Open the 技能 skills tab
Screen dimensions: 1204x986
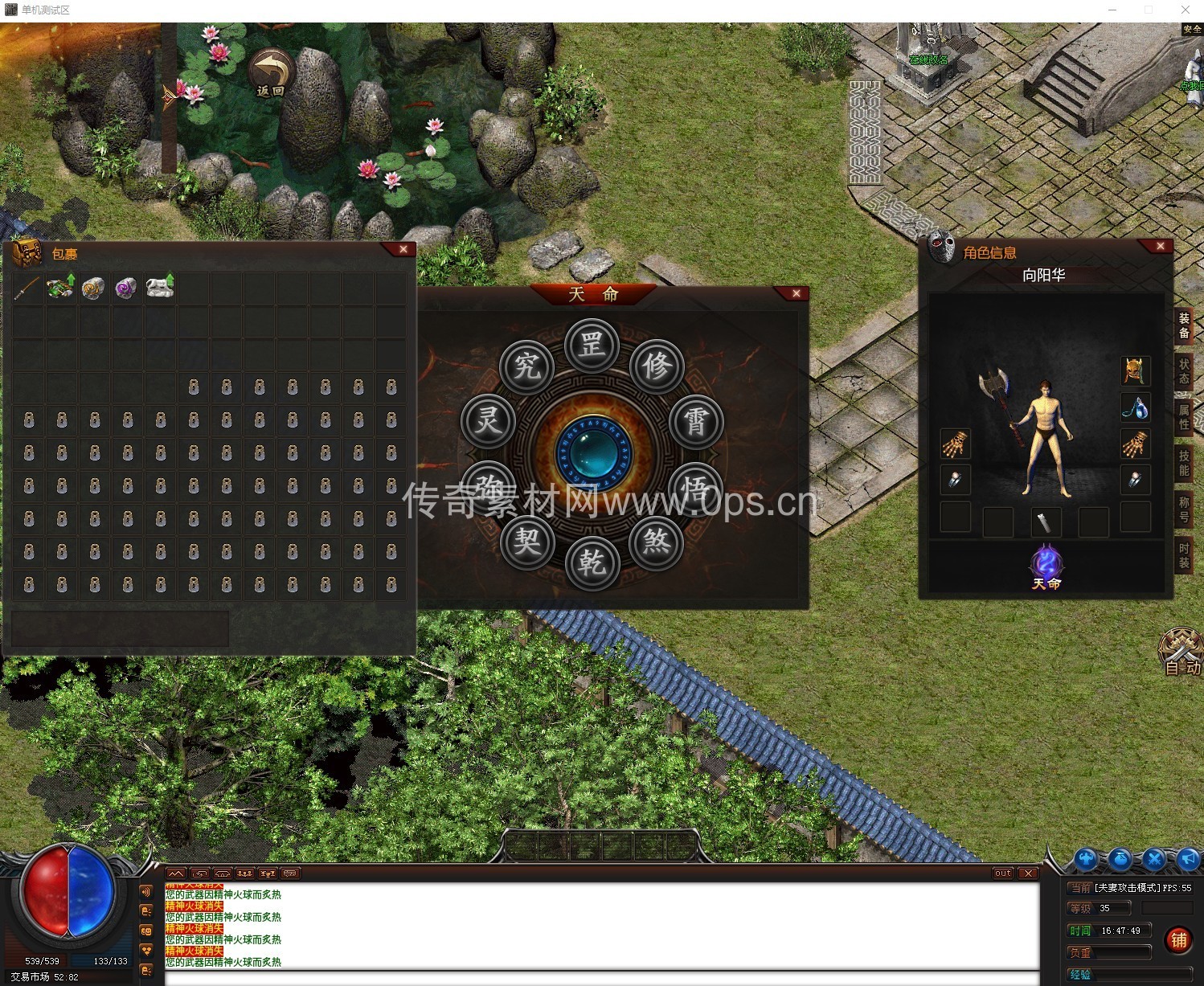(1184, 463)
